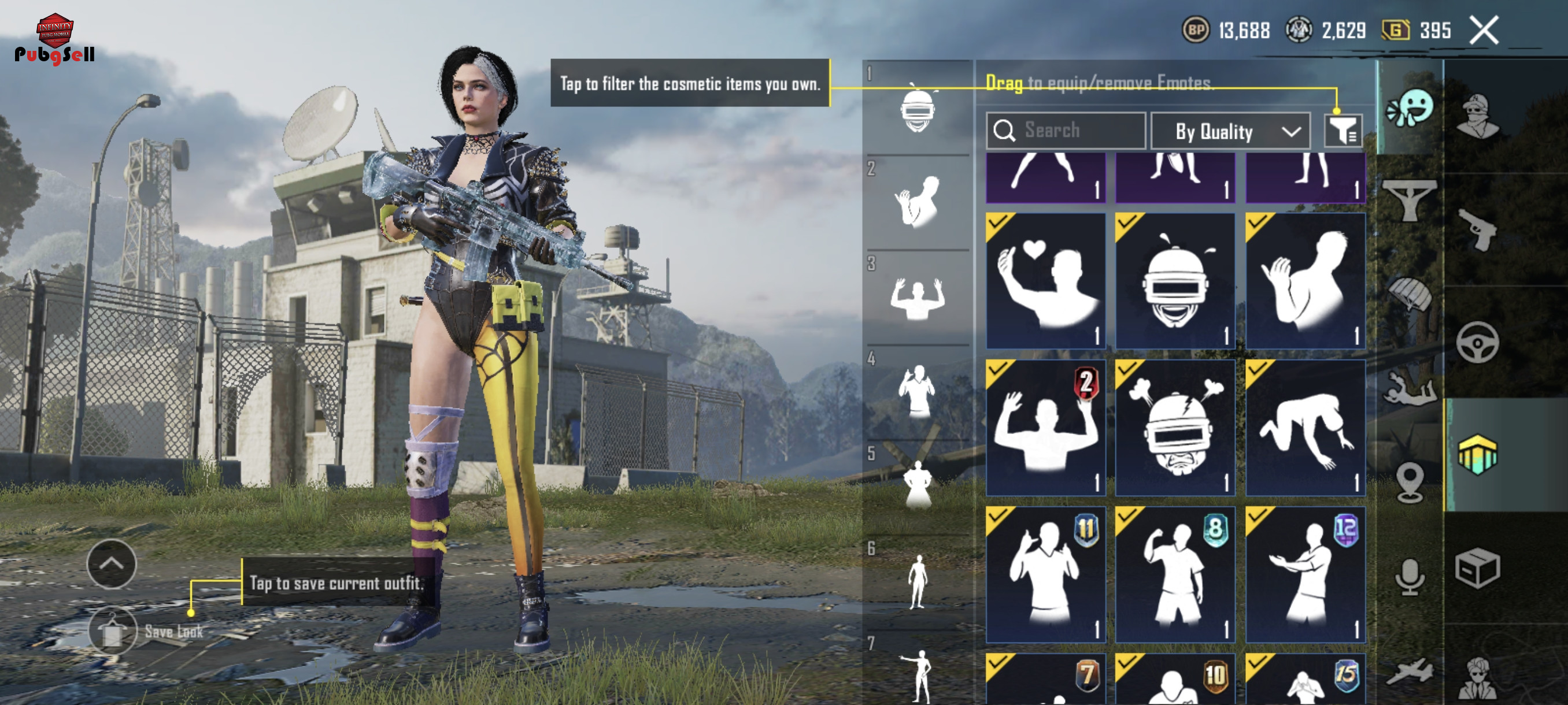1568x705 pixels.
Task: Choose the laughing helmet emote tile
Action: [1175, 280]
